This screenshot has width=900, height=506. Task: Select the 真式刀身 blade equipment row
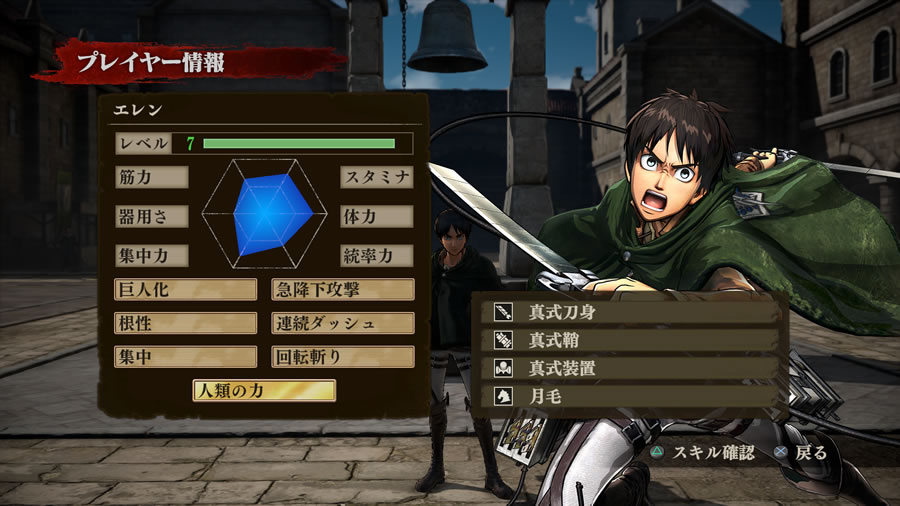click(x=630, y=312)
